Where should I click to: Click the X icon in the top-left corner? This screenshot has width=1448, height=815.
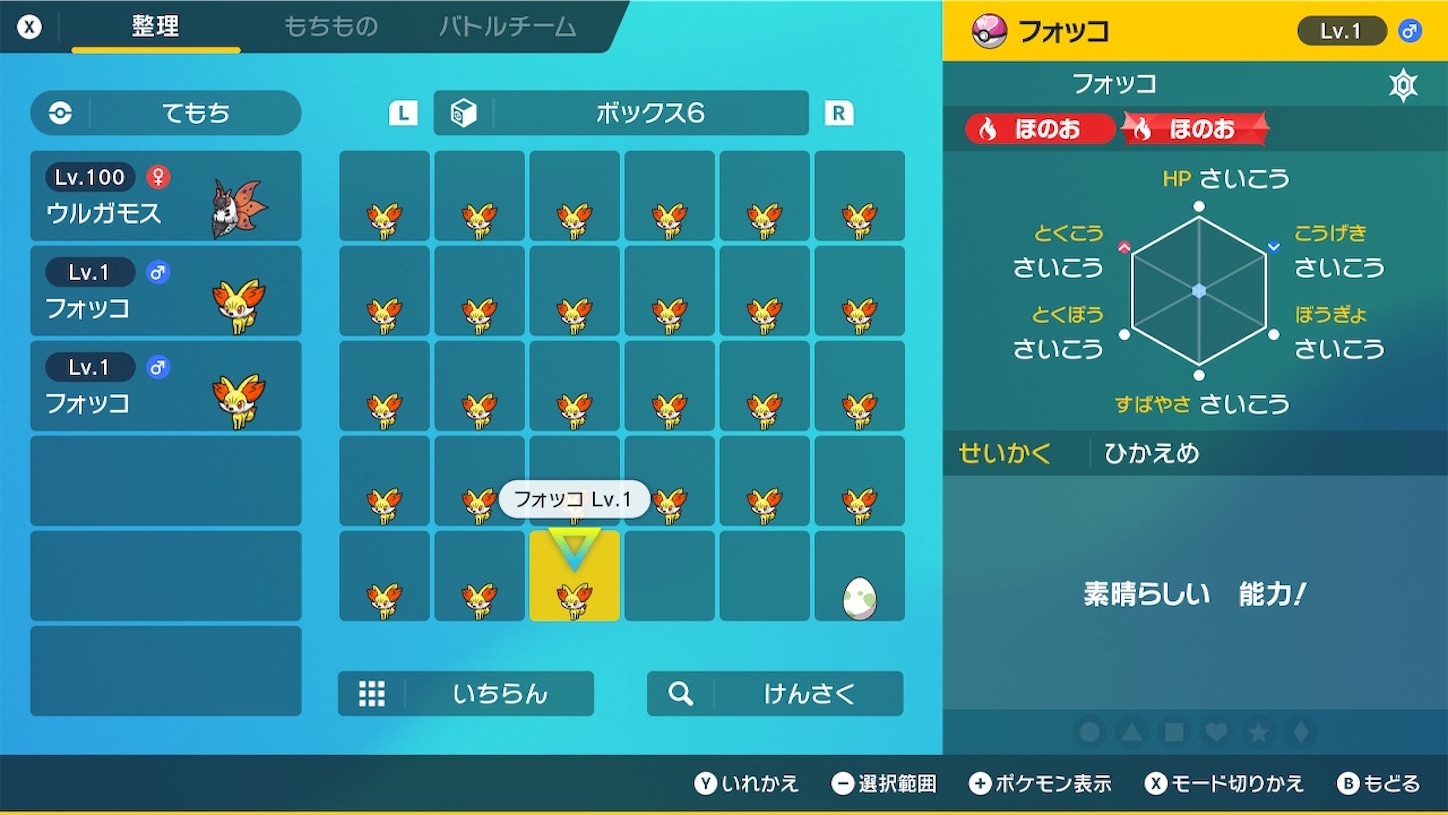[29, 27]
